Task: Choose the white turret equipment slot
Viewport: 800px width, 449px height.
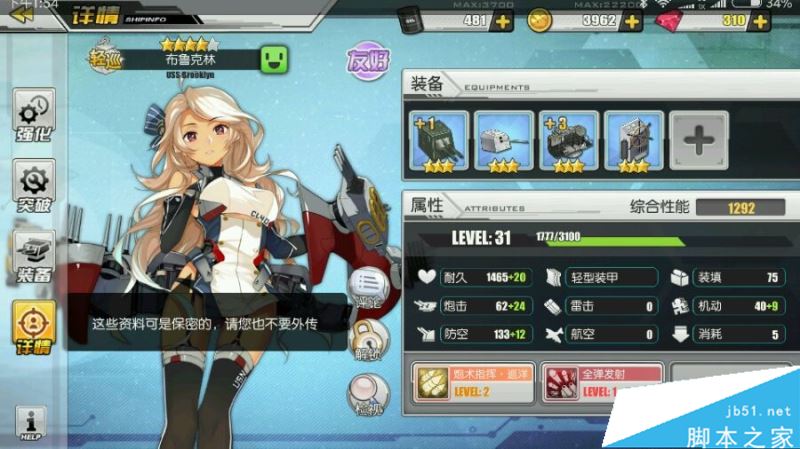Action: point(504,140)
